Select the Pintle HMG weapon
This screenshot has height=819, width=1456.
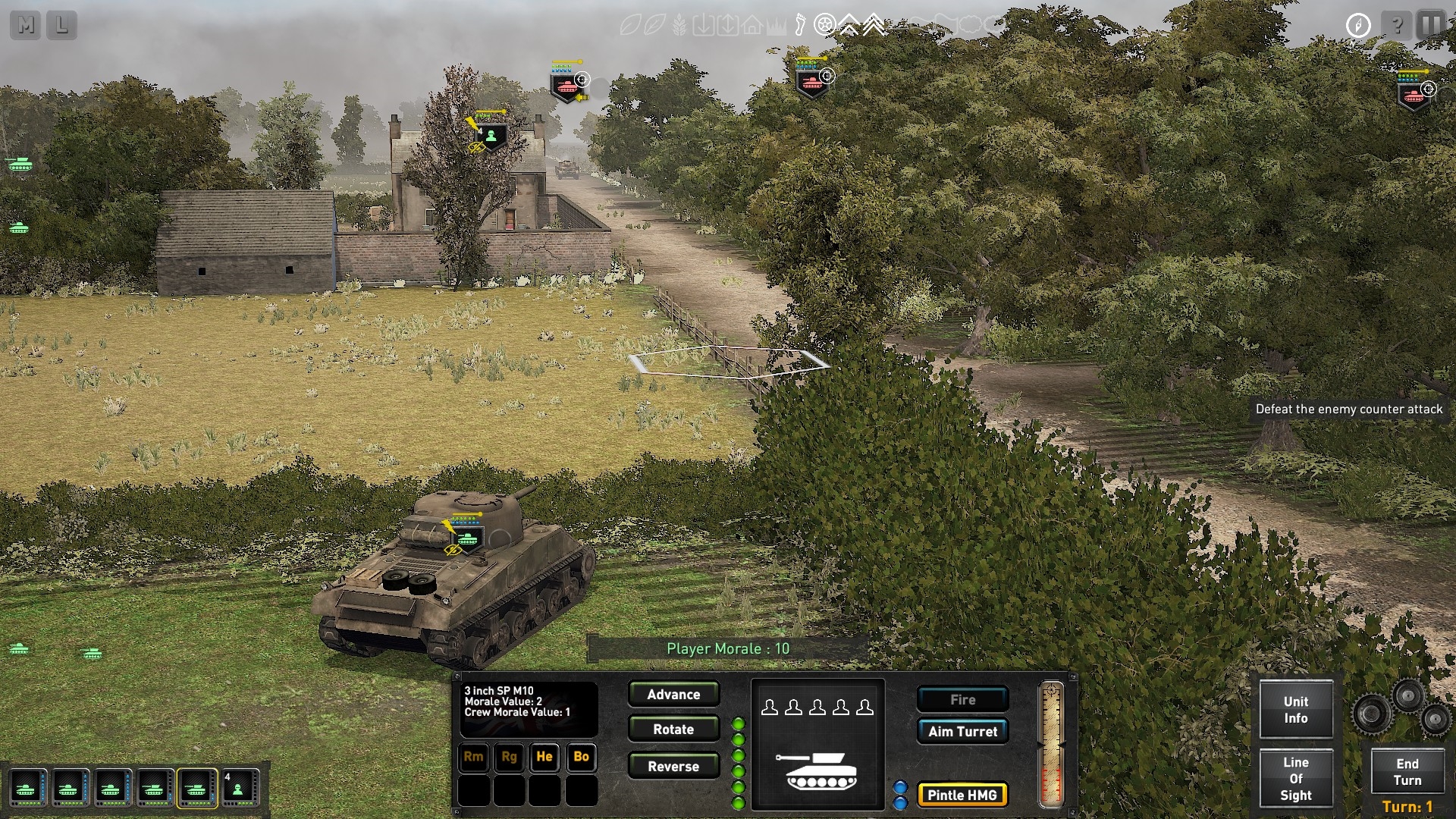[x=962, y=795]
